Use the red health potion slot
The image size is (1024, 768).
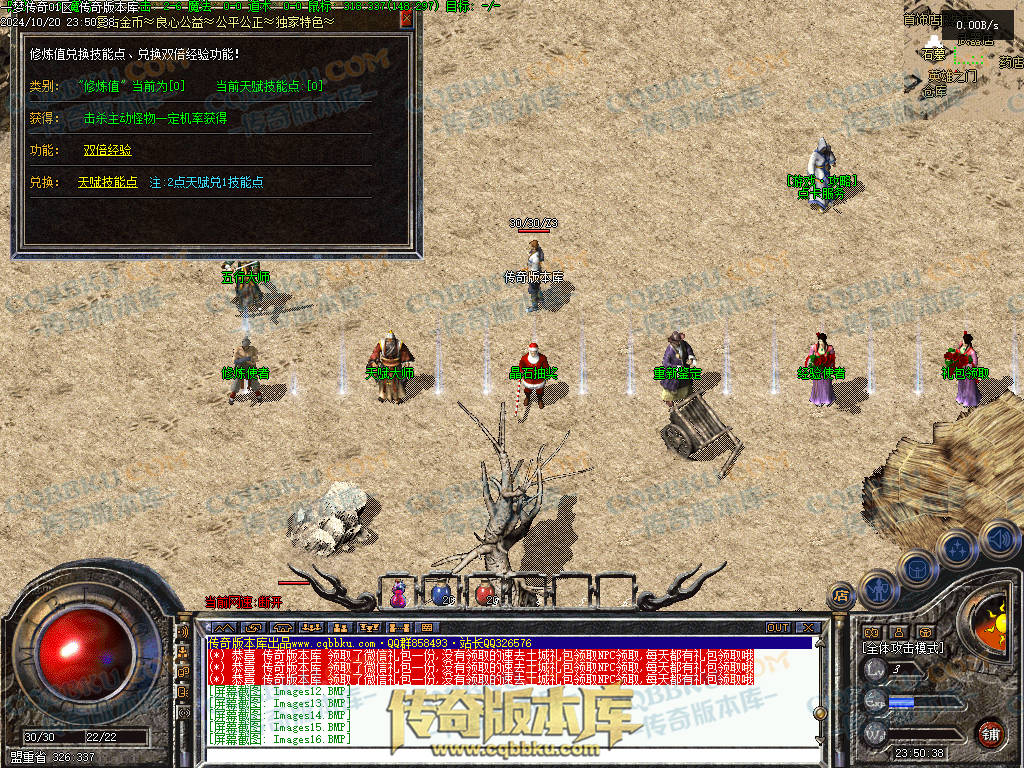[483, 593]
